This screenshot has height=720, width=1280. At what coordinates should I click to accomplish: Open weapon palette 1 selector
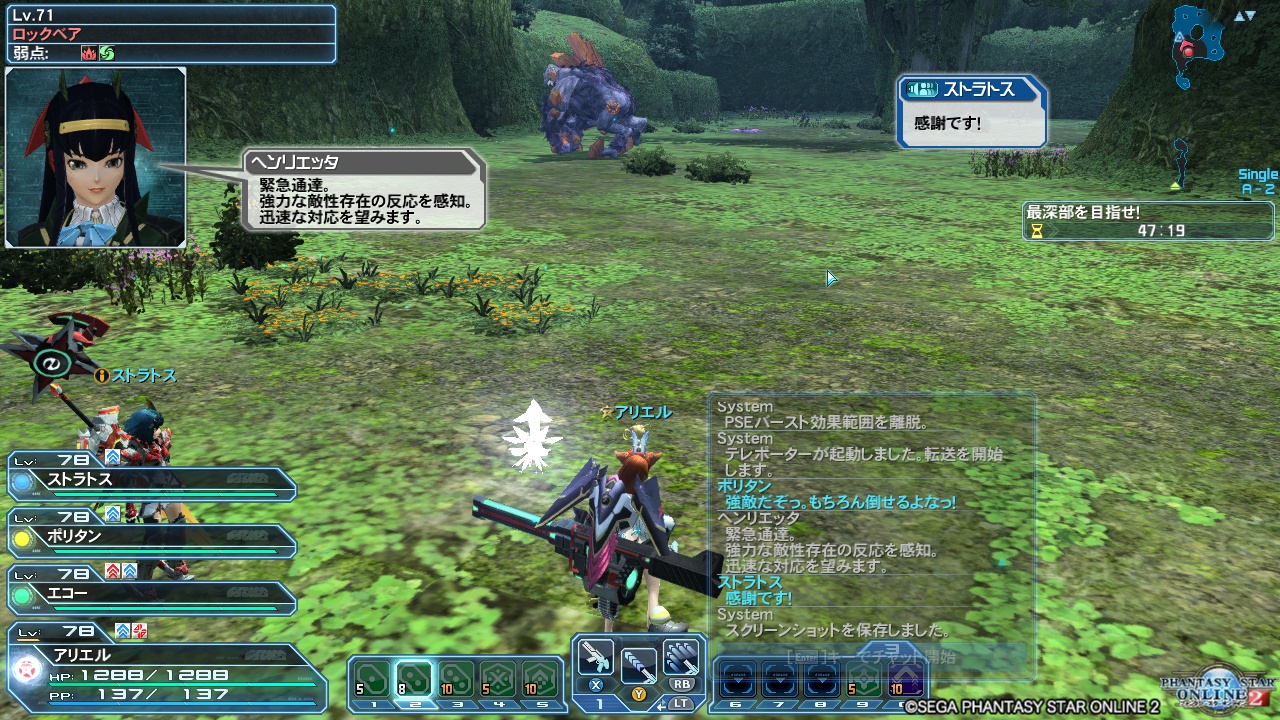point(600,703)
